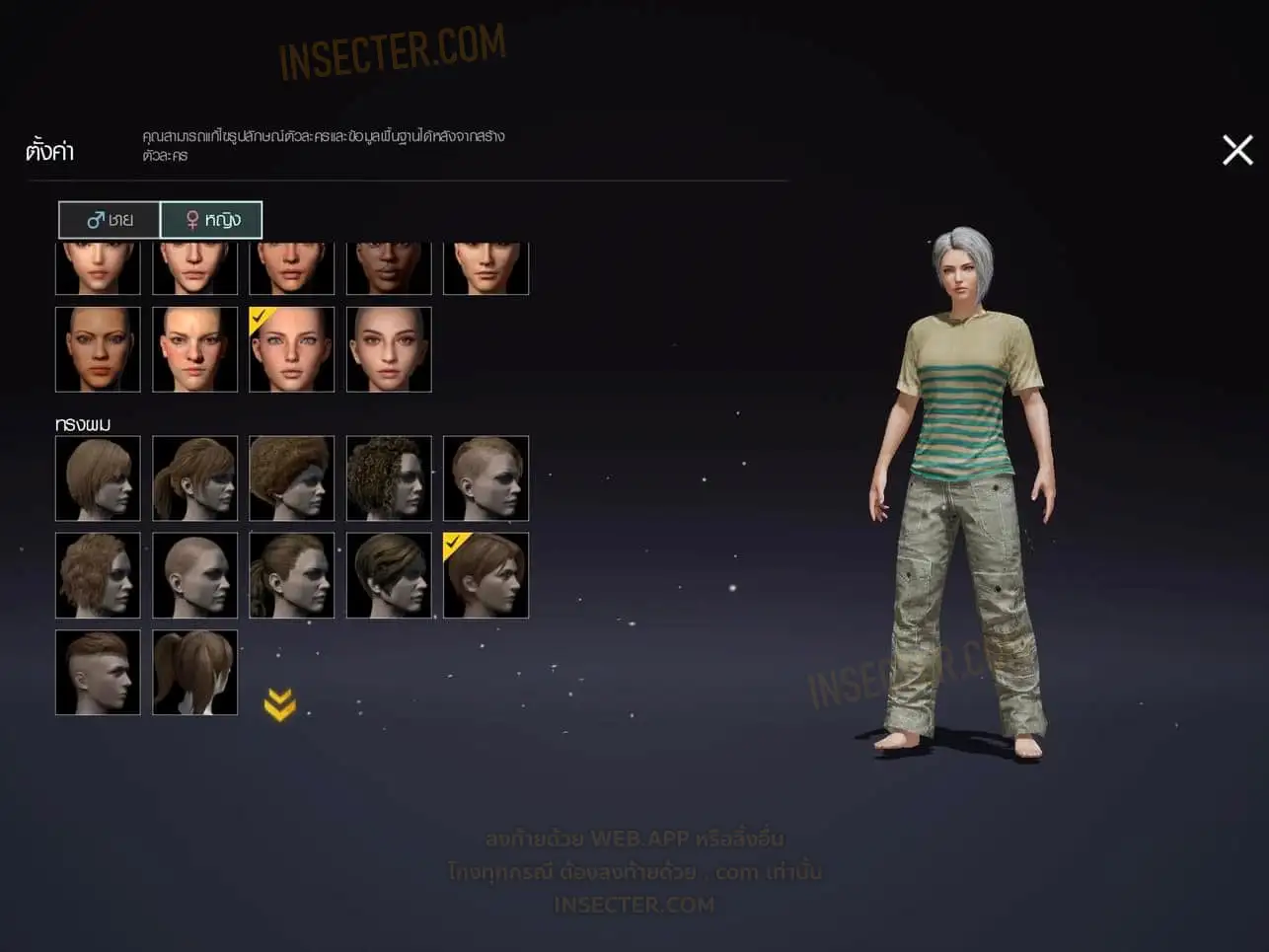
Task: Pick the face with the yellow checkmark
Action: click(x=292, y=349)
